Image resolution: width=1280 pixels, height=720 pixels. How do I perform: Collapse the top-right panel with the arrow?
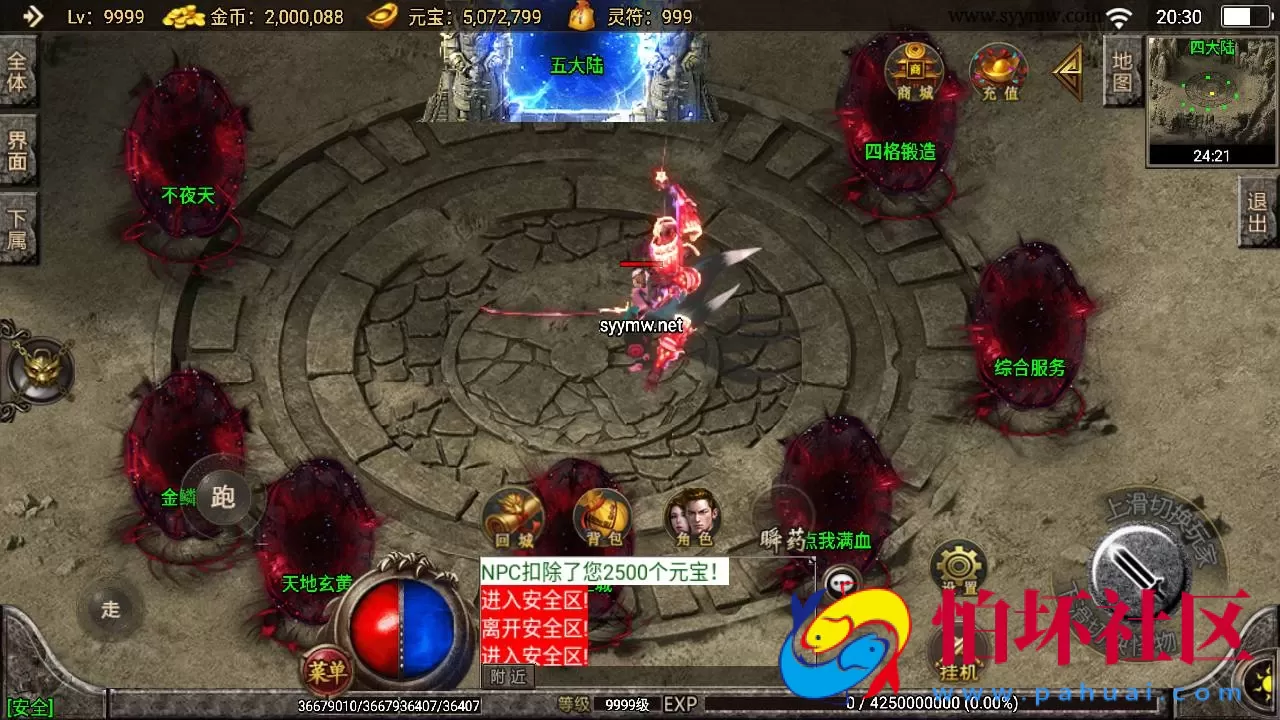click(x=1066, y=70)
